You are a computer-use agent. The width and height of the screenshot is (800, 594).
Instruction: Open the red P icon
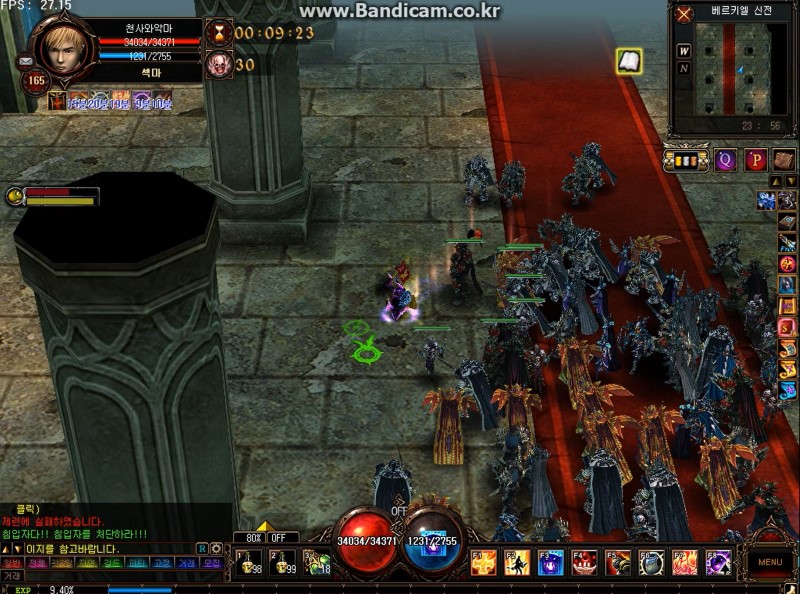click(755, 159)
